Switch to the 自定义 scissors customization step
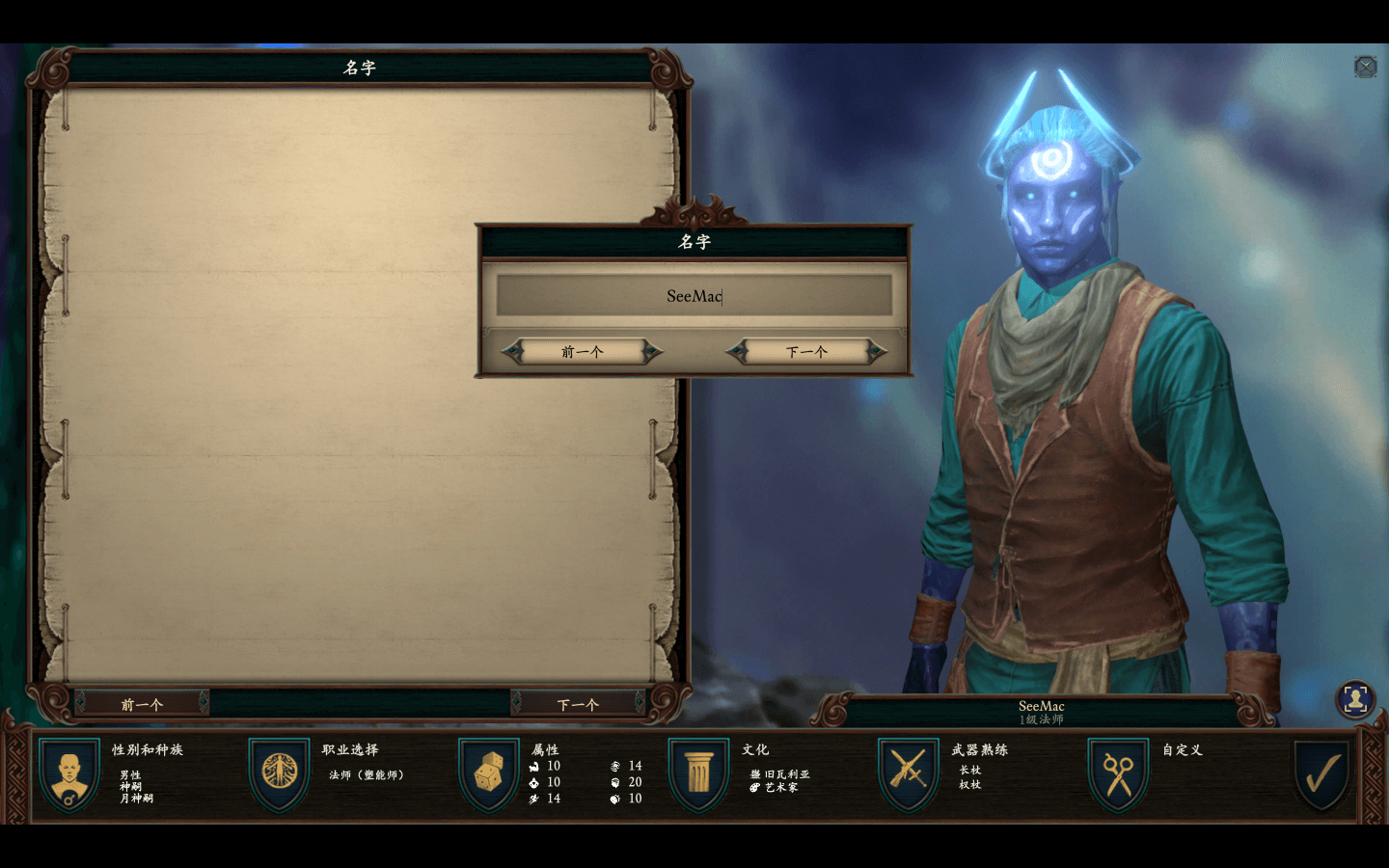The height and width of the screenshot is (868, 1389). click(x=1119, y=773)
